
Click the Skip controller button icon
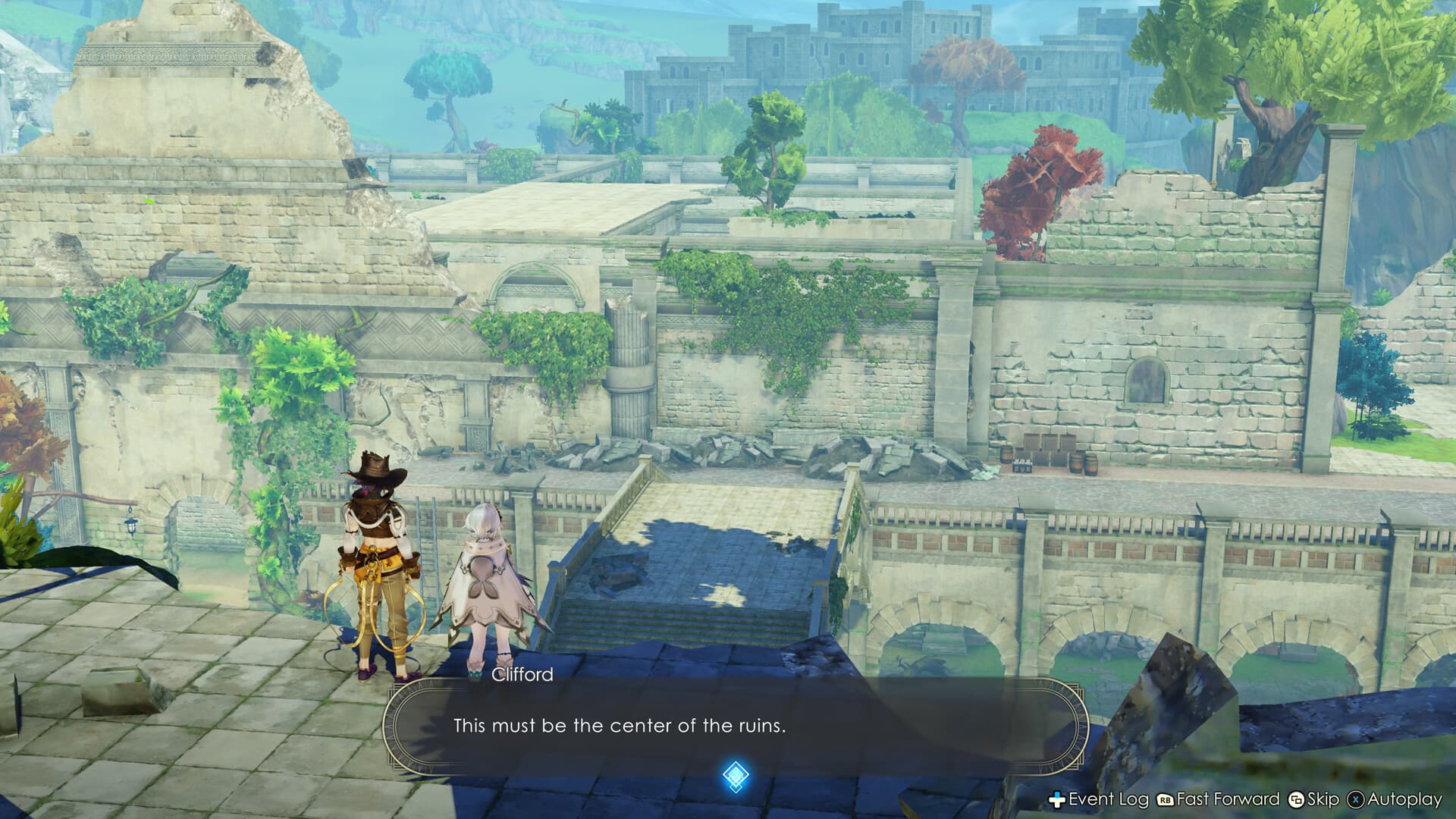coord(1297,799)
